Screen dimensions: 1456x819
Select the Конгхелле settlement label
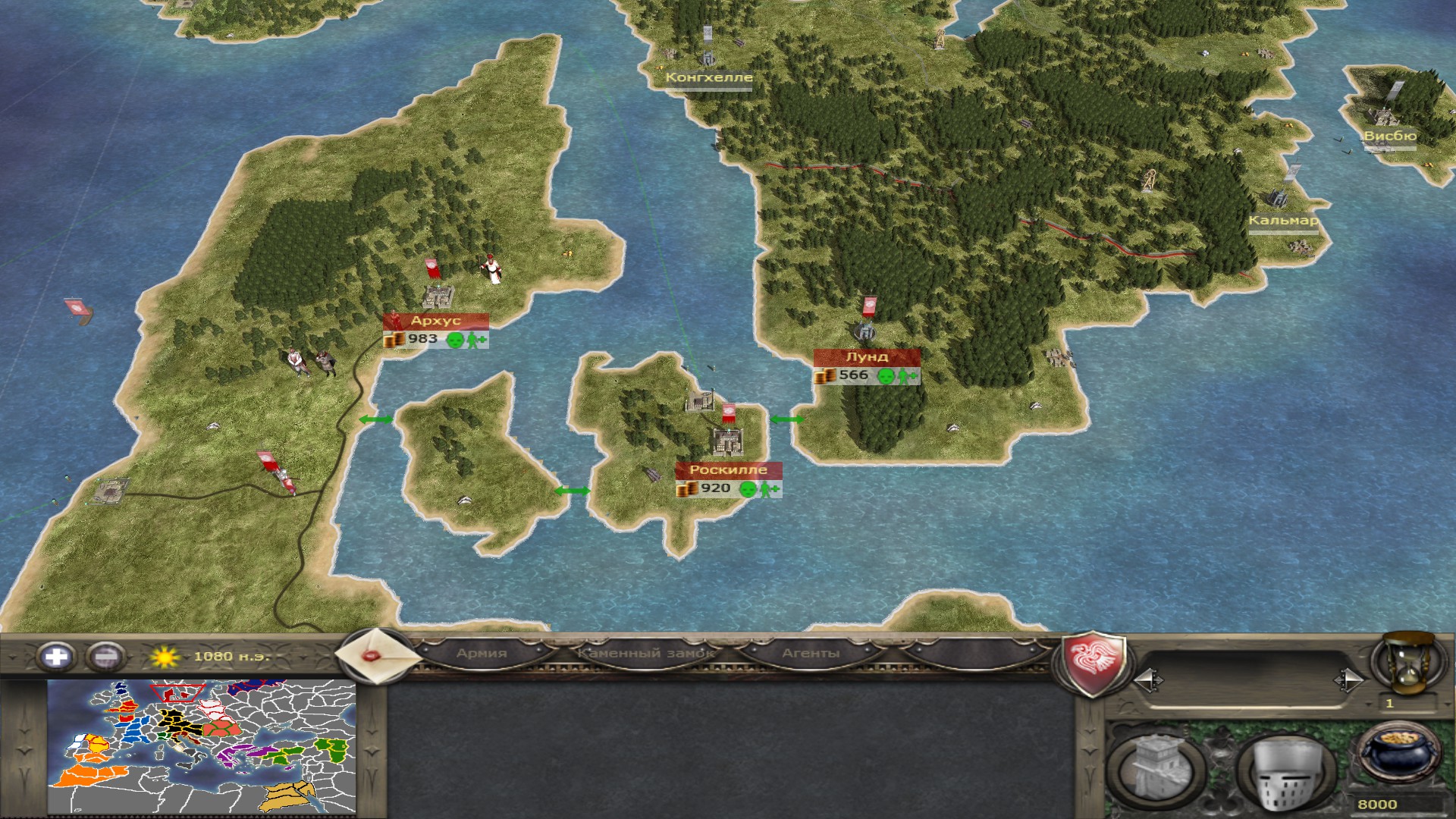(x=709, y=77)
